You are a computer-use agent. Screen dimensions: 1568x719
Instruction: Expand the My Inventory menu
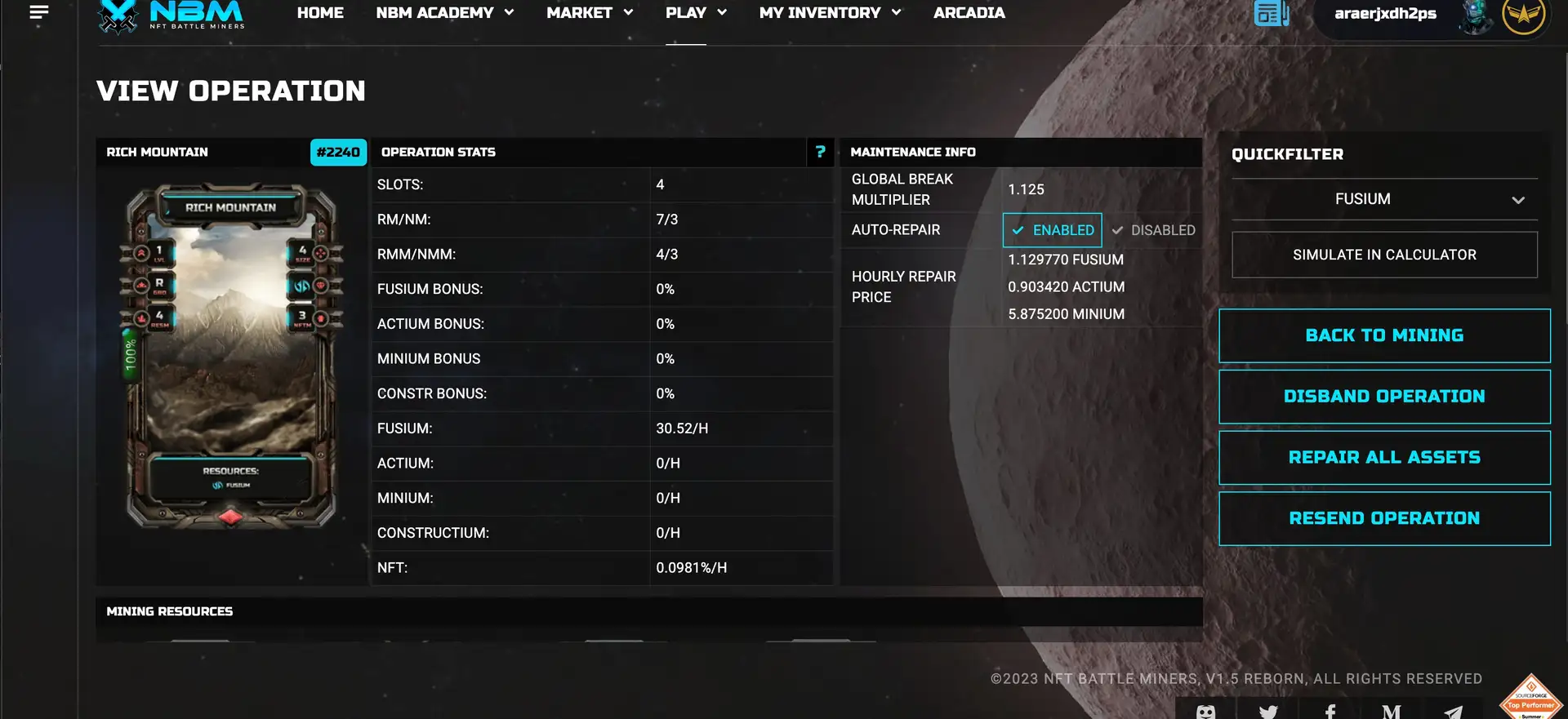pyautogui.click(x=830, y=13)
